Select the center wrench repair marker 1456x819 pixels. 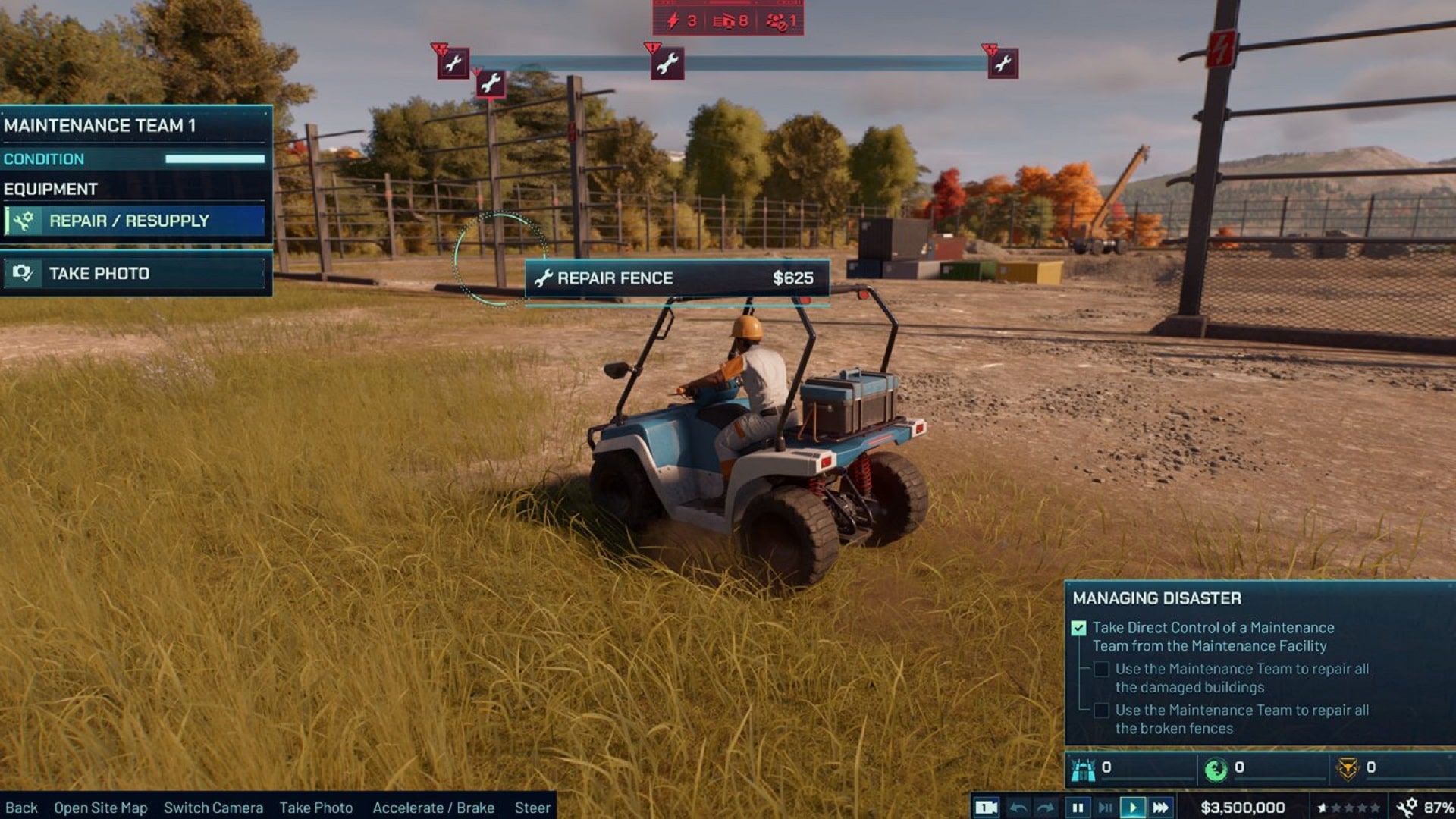(x=667, y=64)
